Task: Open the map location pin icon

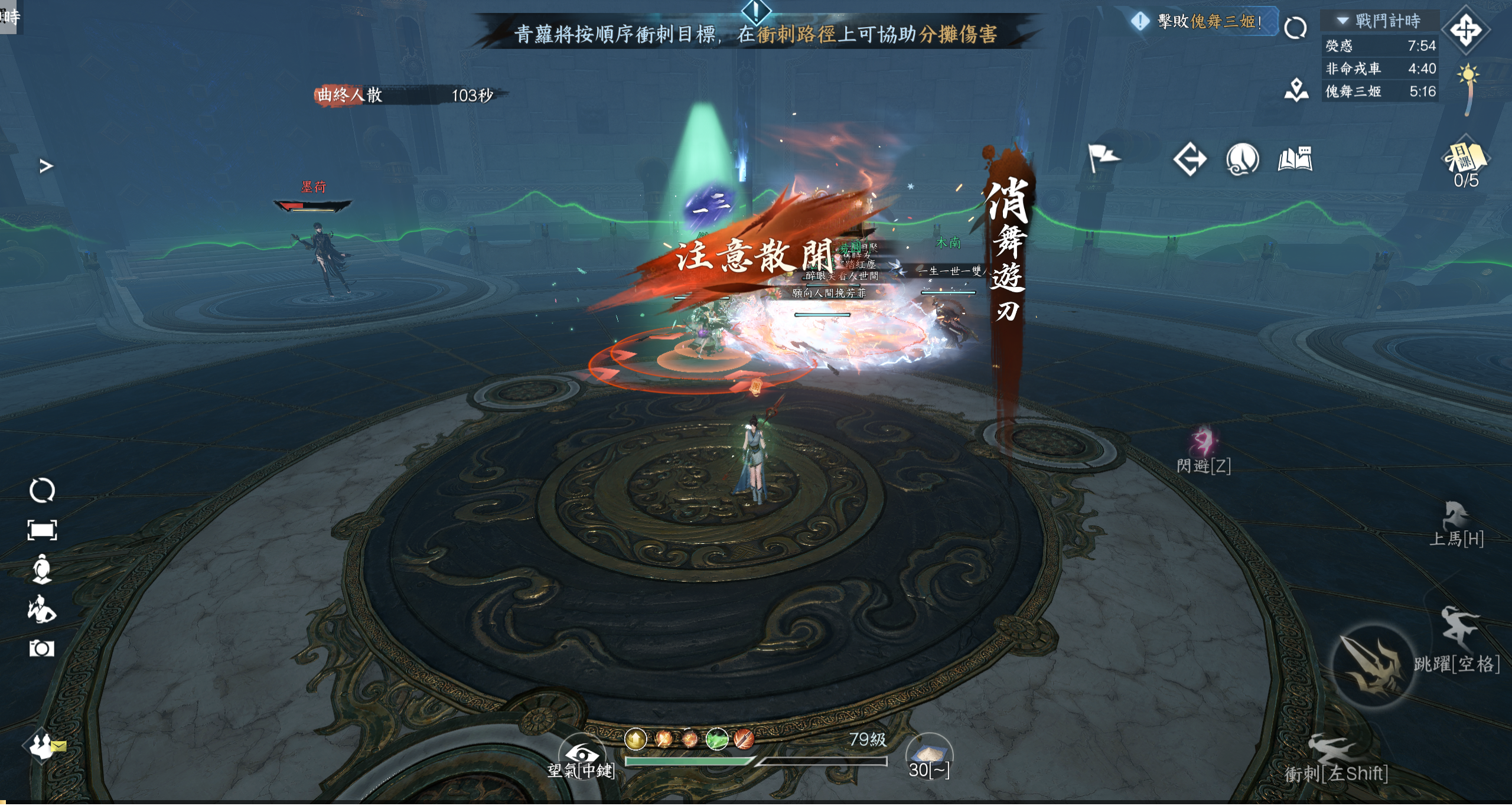Action: (x=1296, y=90)
